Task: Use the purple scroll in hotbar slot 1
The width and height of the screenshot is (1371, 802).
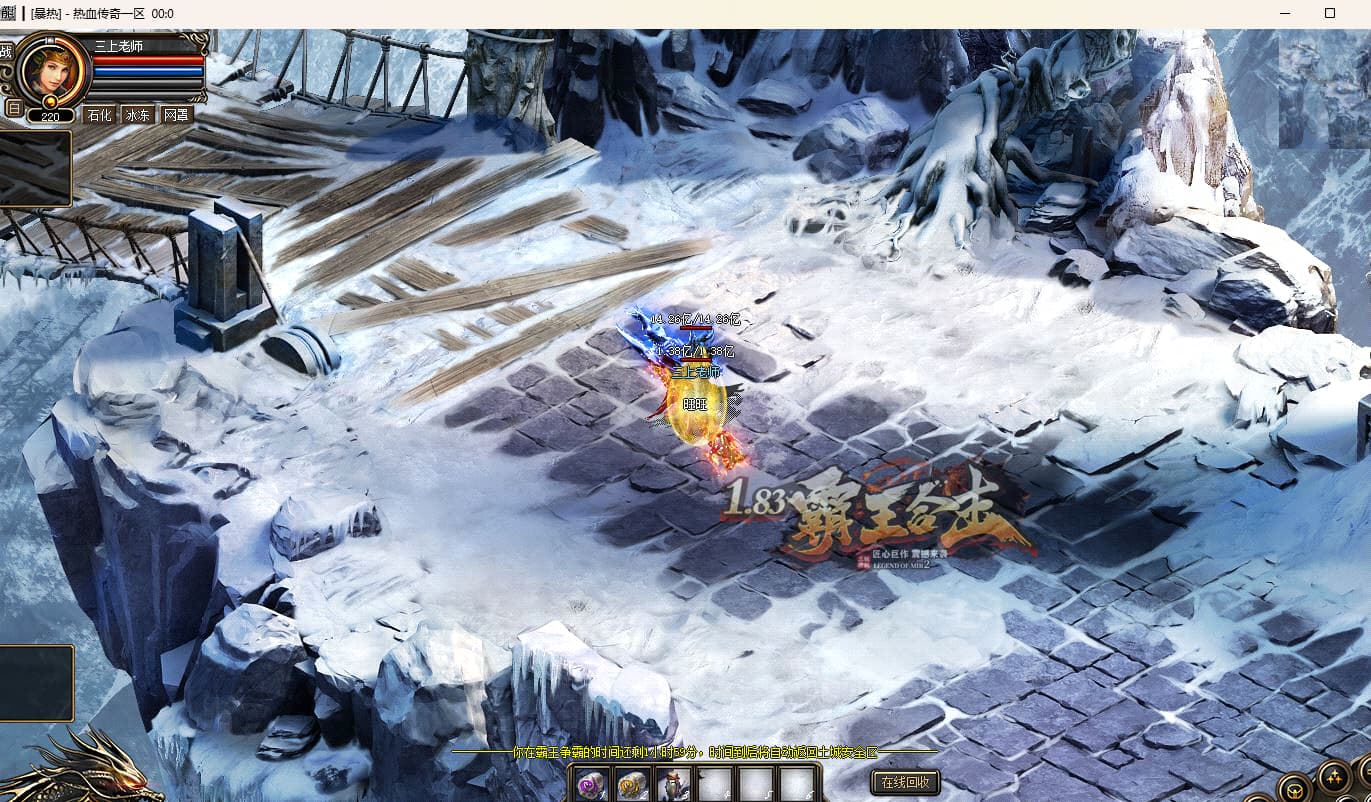Action: click(x=592, y=785)
